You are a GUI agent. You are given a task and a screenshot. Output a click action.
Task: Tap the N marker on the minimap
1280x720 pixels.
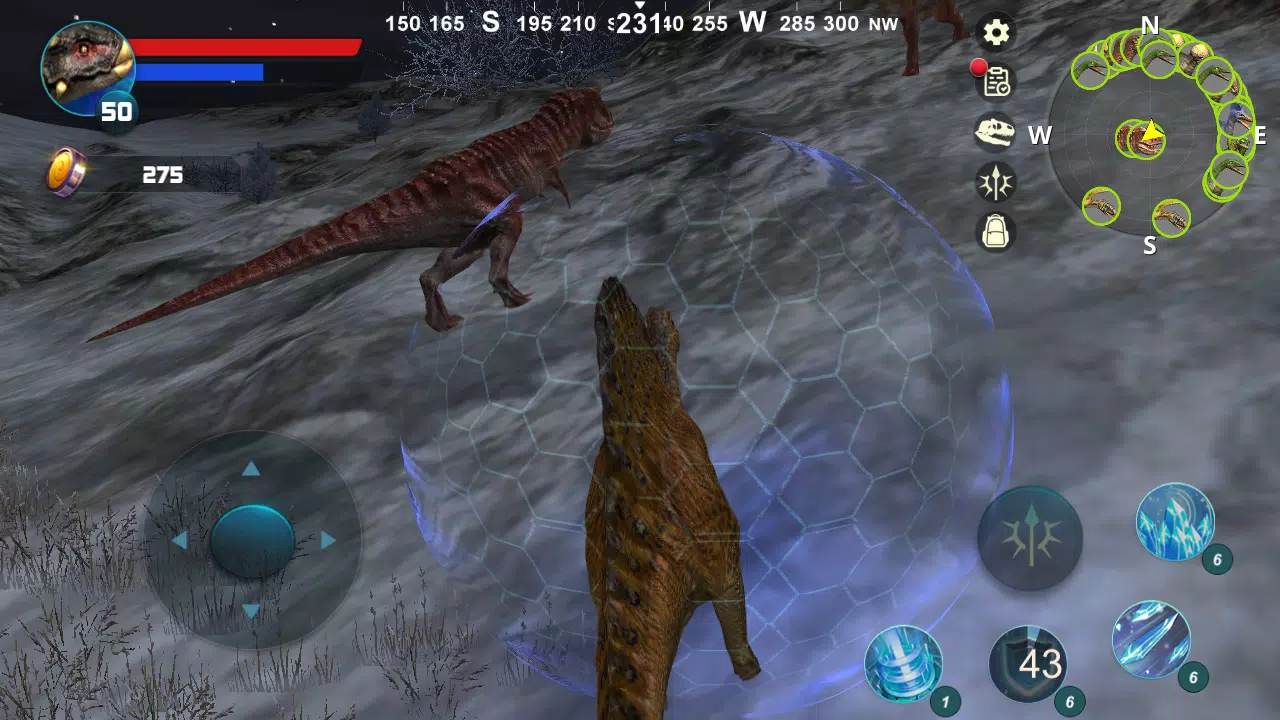tap(1150, 27)
